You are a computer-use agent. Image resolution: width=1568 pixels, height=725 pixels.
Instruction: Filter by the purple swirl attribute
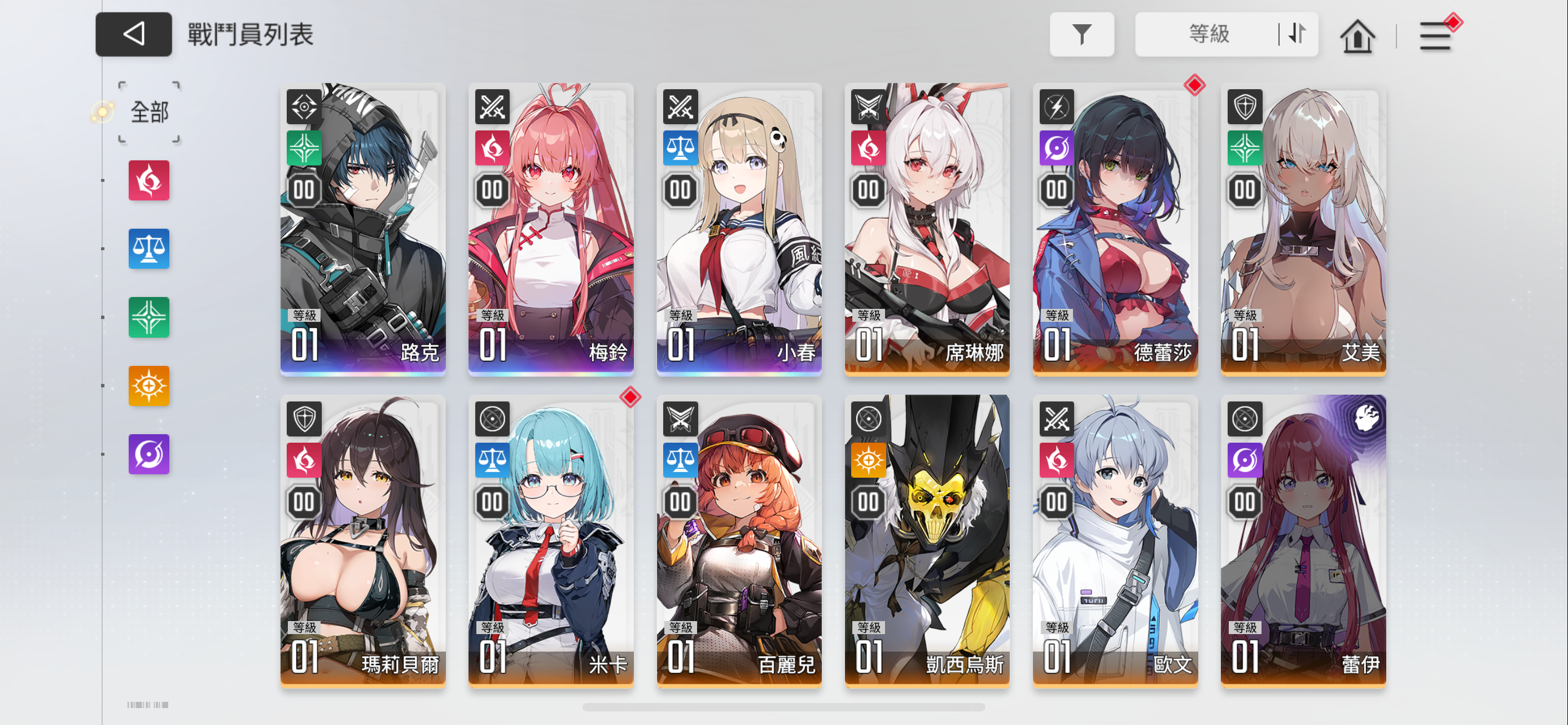(x=148, y=454)
